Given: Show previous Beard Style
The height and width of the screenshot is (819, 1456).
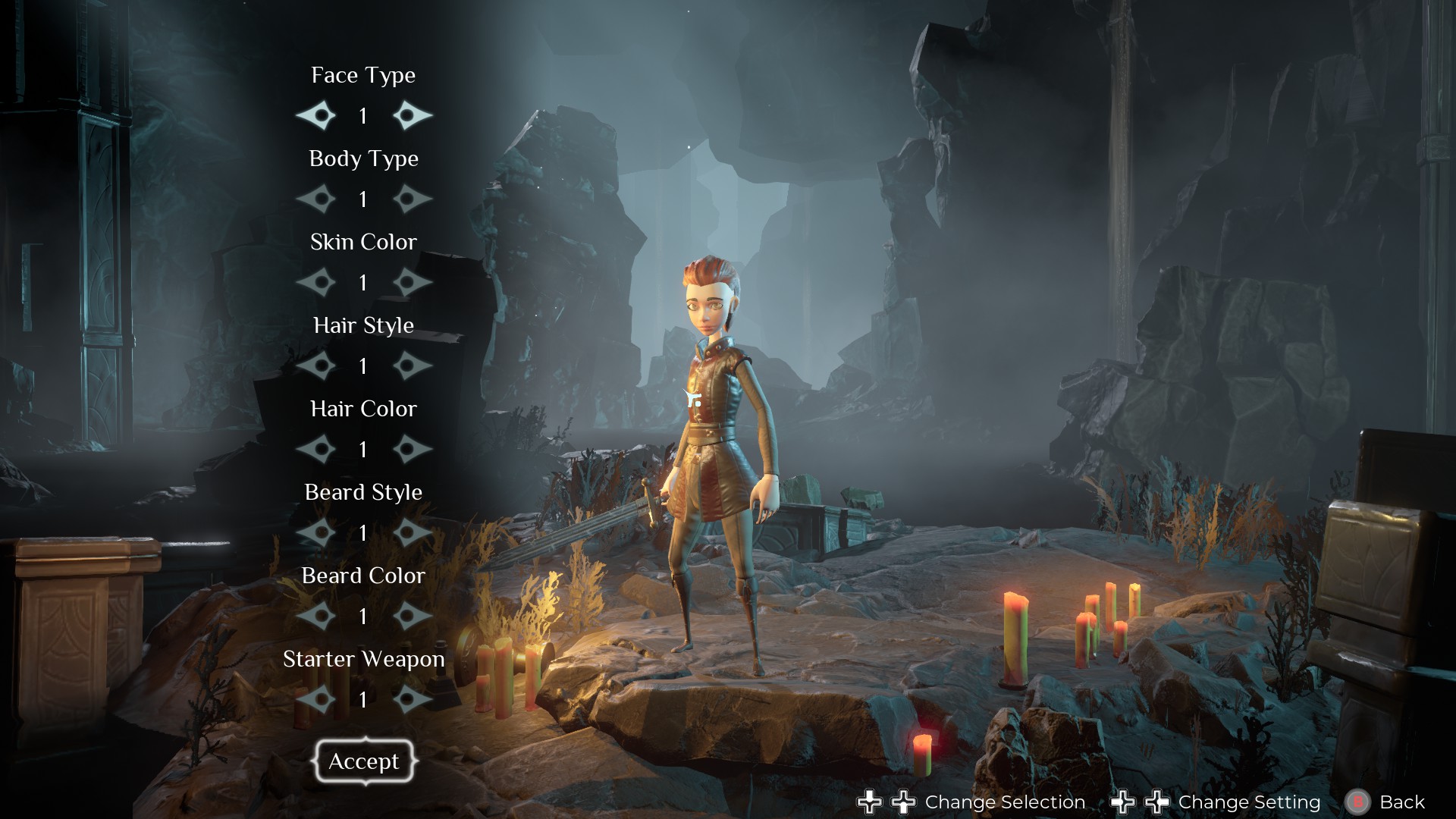Looking at the screenshot, I should coord(316,532).
